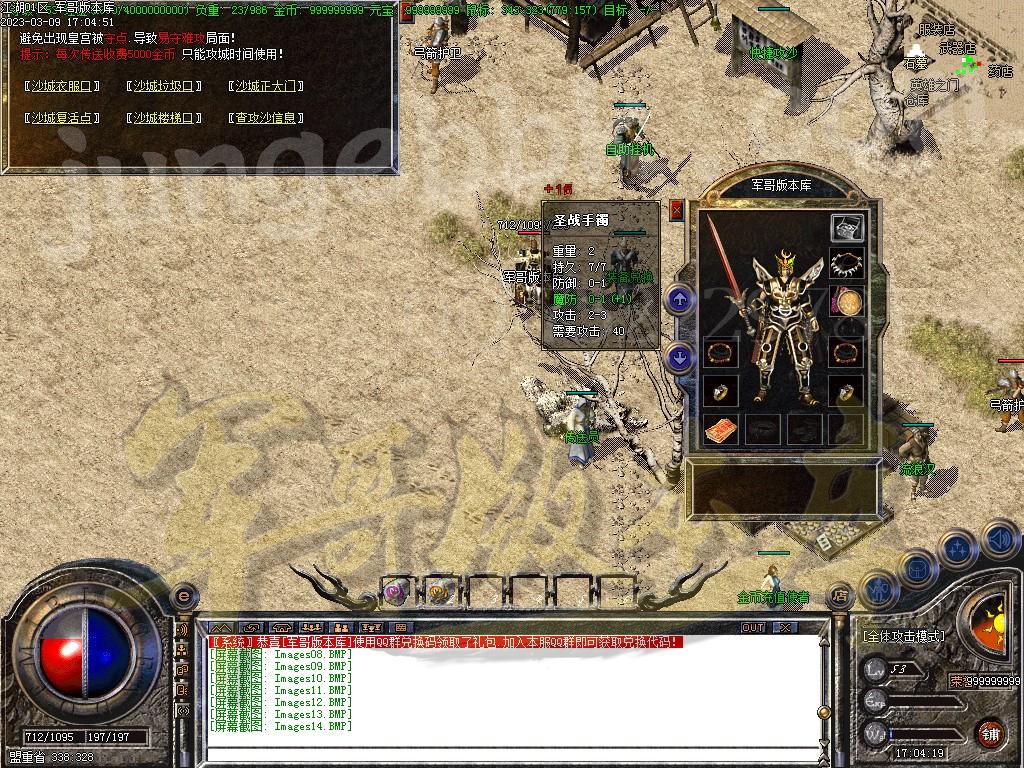This screenshot has width=1024, height=768.
Task: Open the treasure chest icon in equipment panel
Action: coord(847,227)
